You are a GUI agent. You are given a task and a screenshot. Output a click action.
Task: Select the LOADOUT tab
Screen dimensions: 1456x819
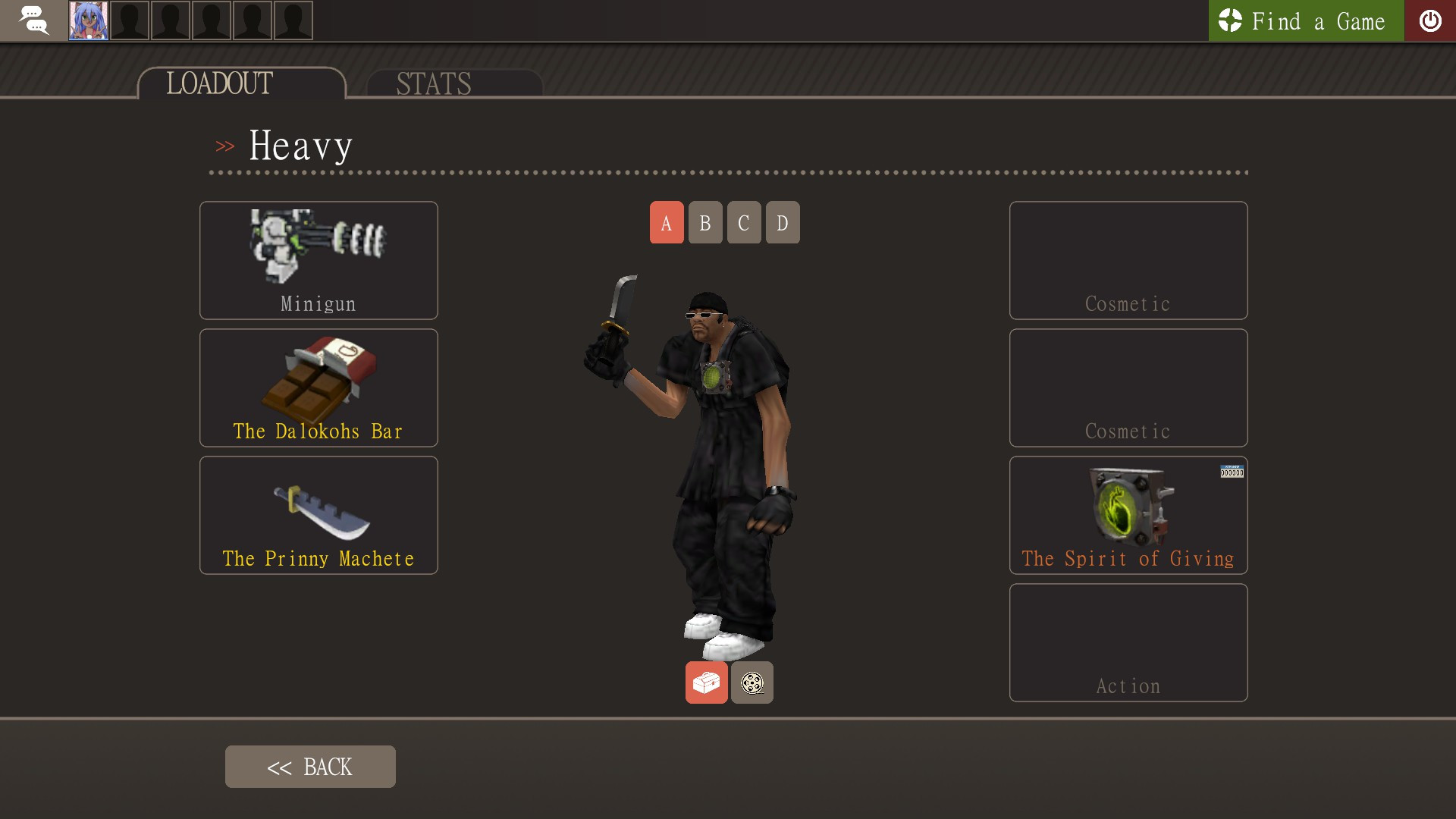click(x=219, y=83)
